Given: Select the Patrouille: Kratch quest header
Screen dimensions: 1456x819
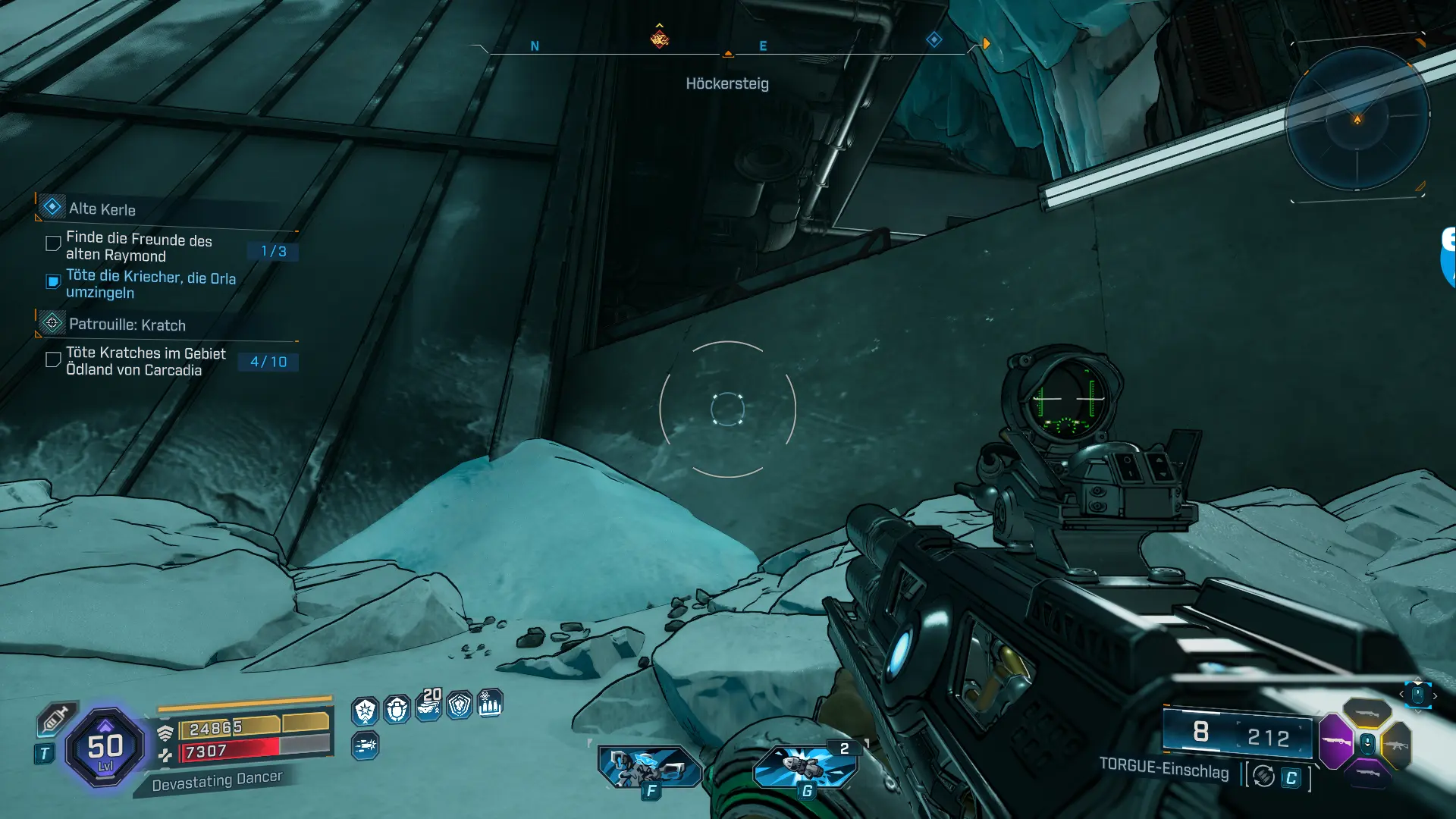Looking at the screenshot, I should 127,325.
